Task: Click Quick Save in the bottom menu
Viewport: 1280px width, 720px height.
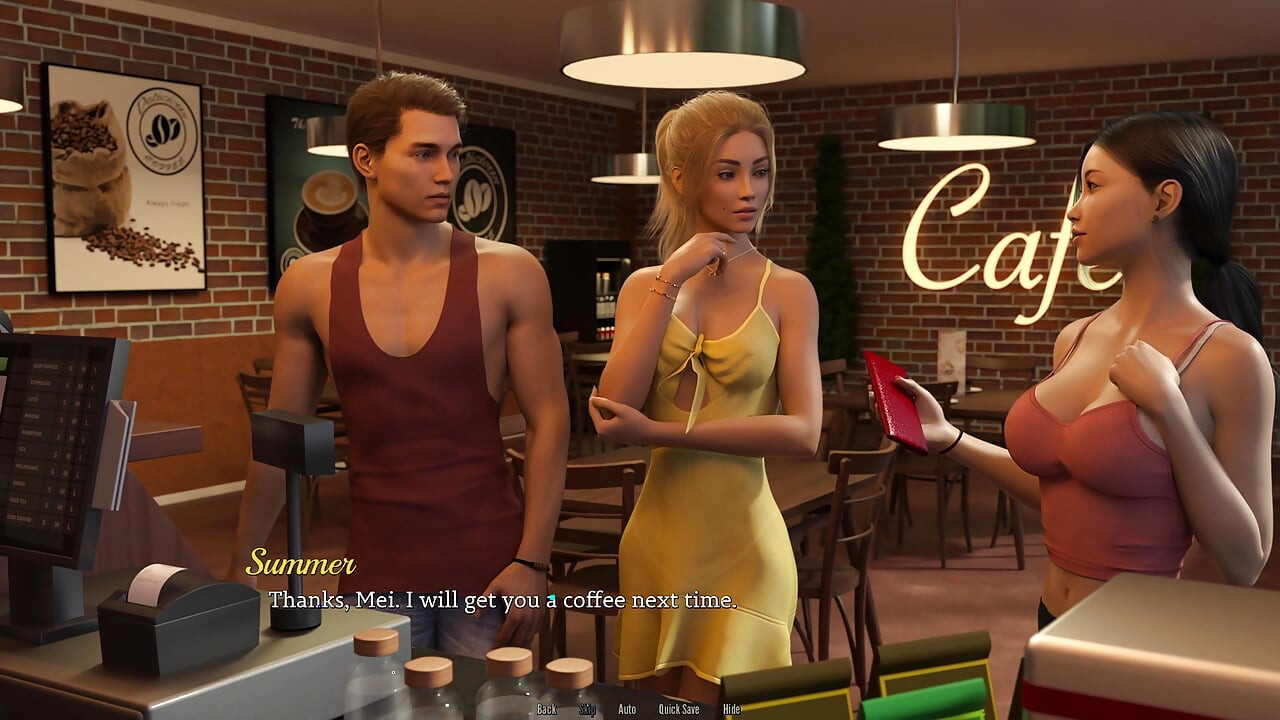Action: (x=679, y=709)
